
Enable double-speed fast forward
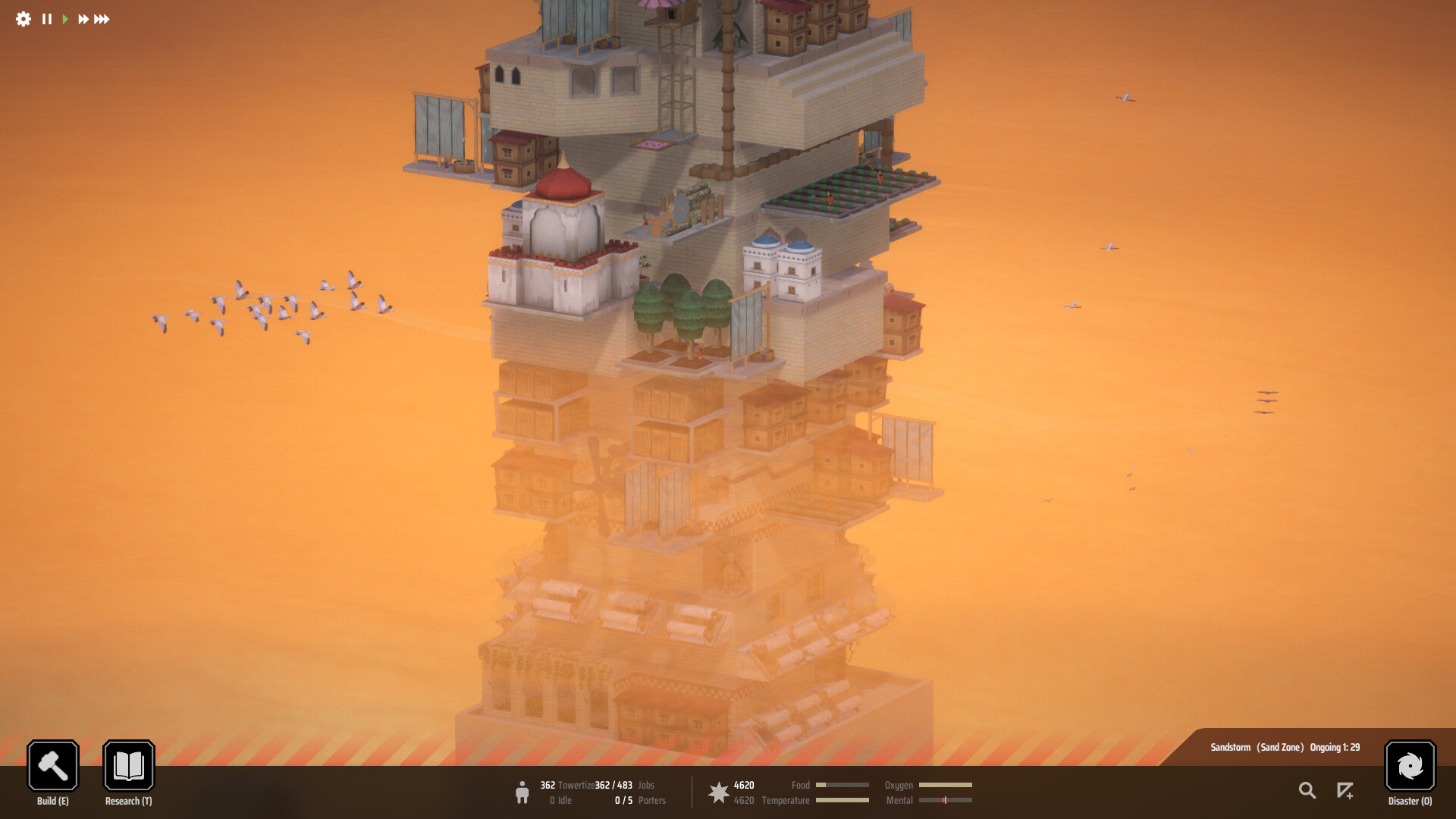83,20
